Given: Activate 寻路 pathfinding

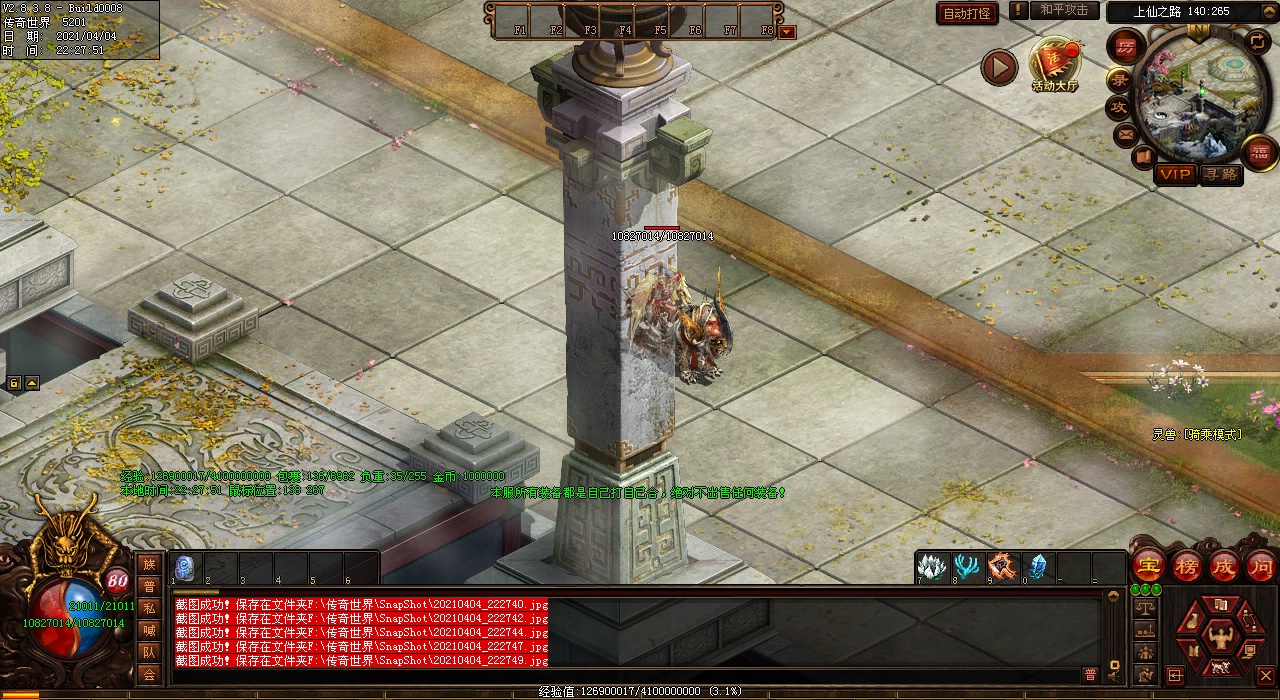Looking at the screenshot, I should coord(1220,174).
